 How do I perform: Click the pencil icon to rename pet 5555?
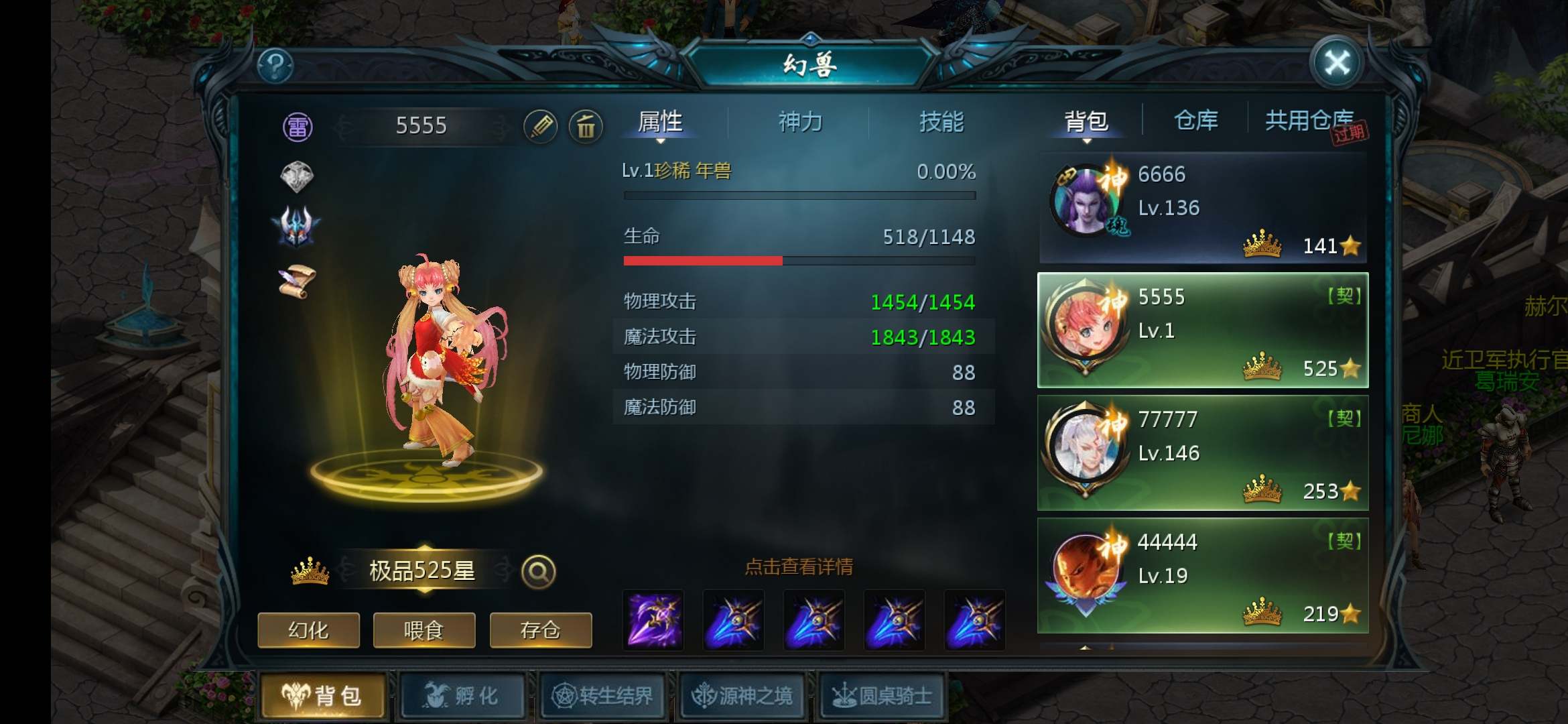pos(542,126)
